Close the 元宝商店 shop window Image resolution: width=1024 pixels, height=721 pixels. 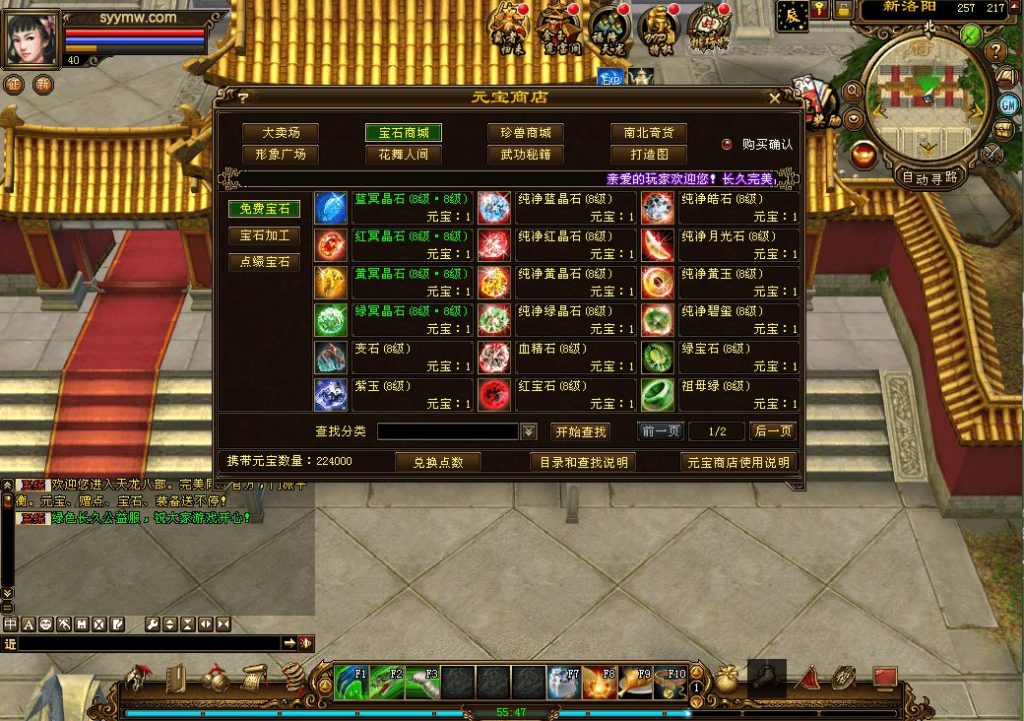pos(775,97)
